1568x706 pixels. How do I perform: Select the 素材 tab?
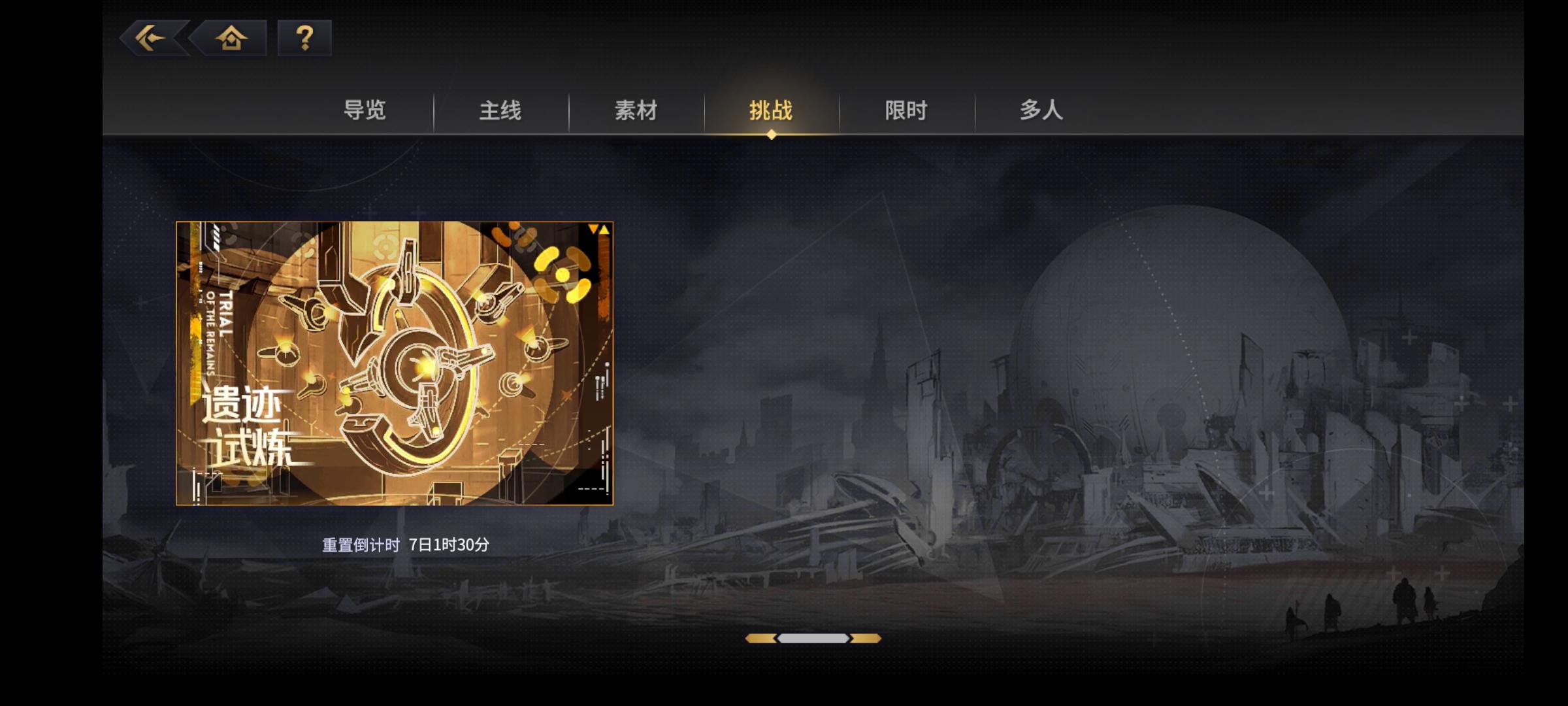tap(636, 111)
